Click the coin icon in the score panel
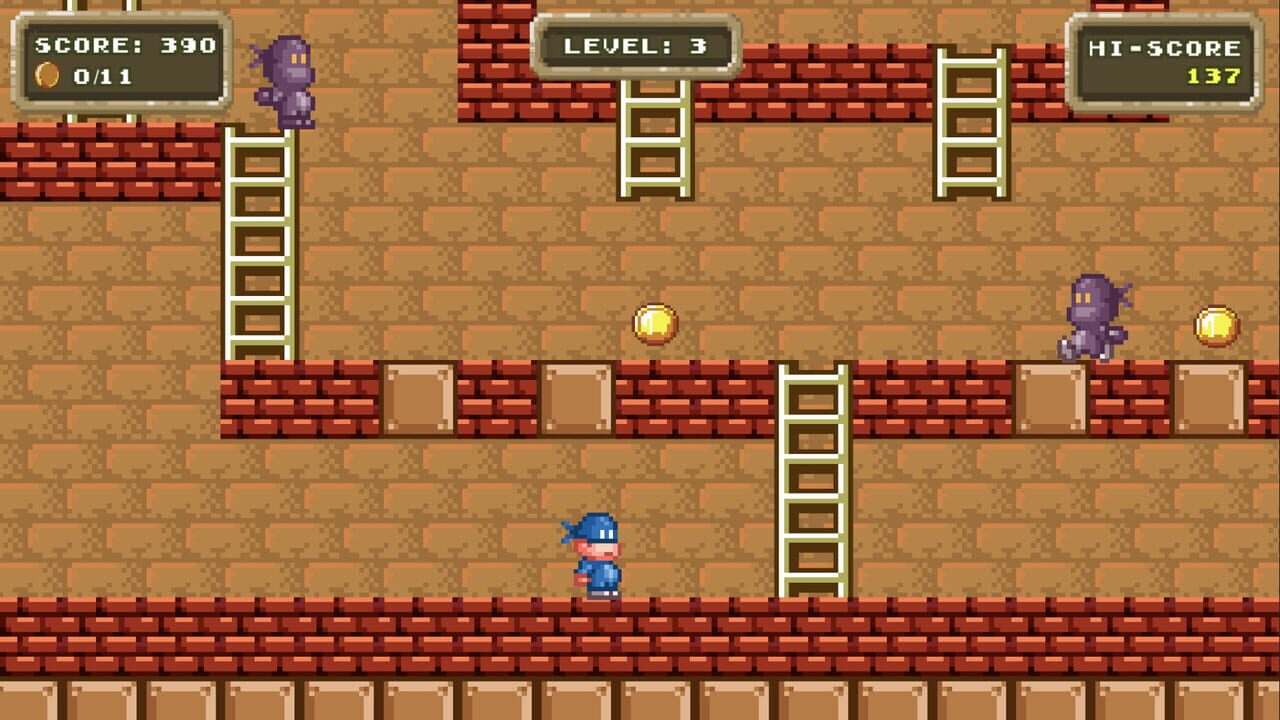 pos(47,73)
